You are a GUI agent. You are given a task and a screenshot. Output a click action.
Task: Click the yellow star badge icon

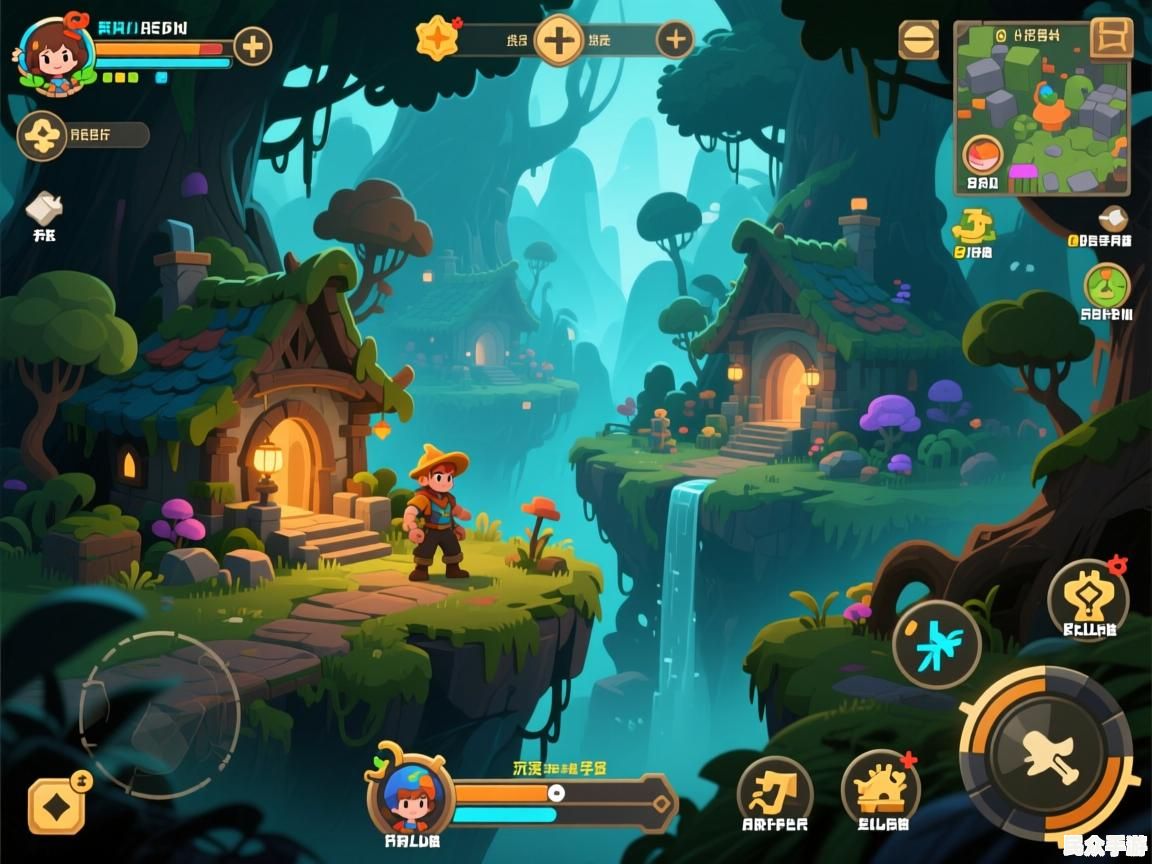tap(437, 39)
